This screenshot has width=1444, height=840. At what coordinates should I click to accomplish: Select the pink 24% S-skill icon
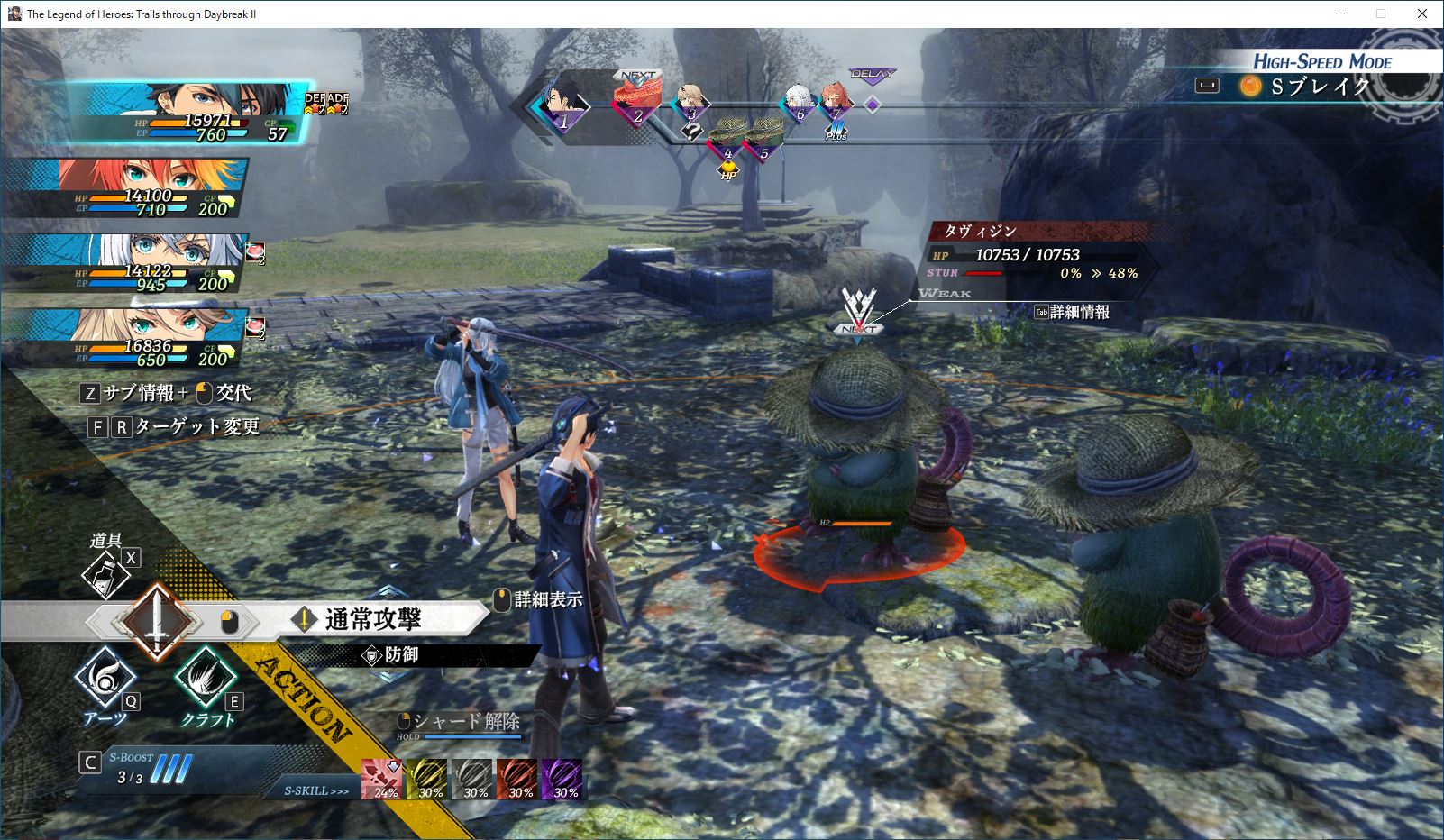[383, 780]
